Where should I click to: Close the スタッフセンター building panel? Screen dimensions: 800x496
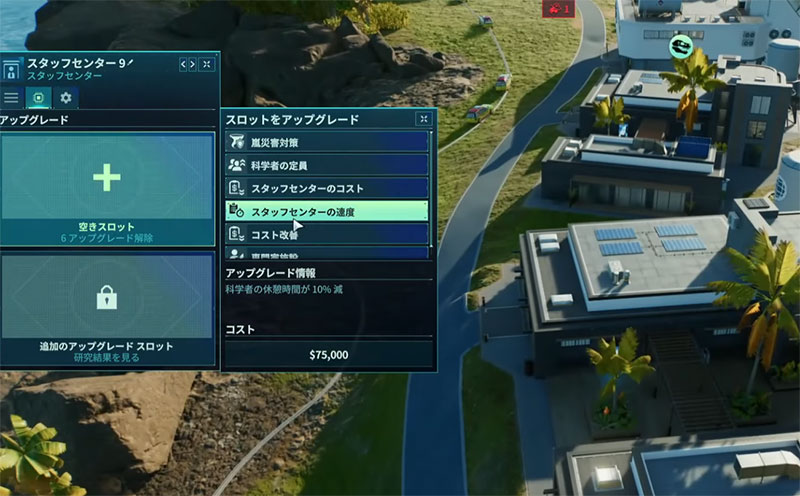pos(207,64)
